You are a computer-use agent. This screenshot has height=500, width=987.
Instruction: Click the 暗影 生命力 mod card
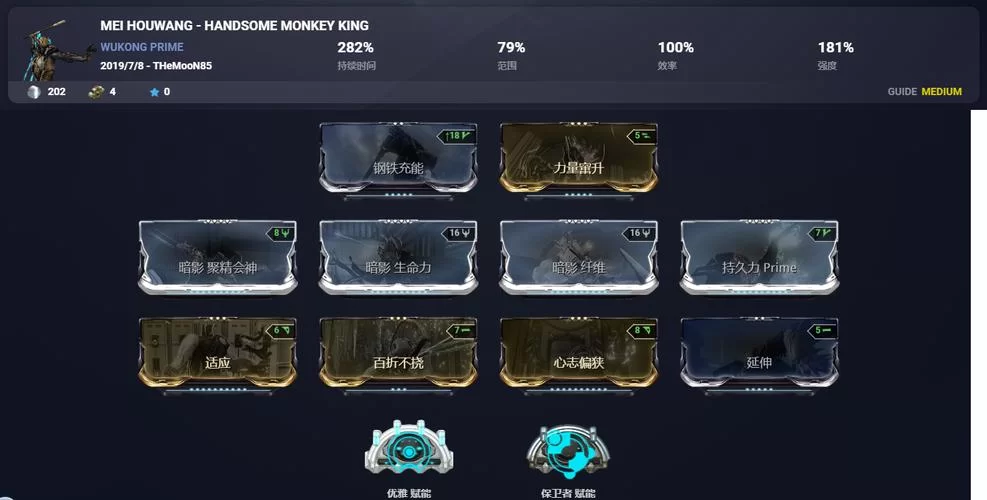tap(398, 258)
